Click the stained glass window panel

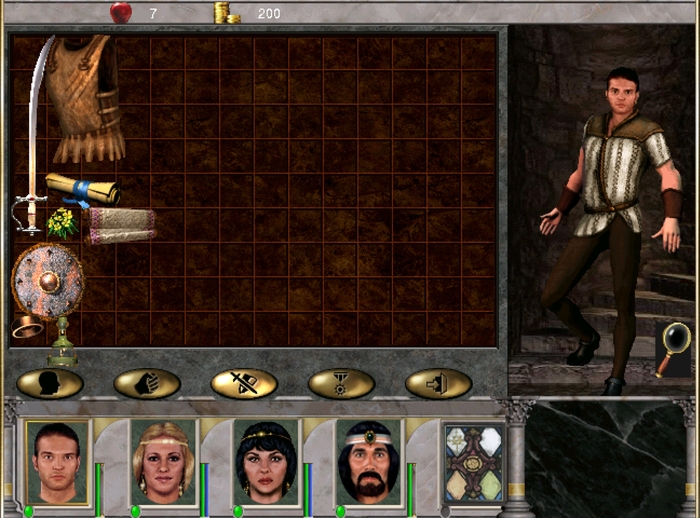click(x=473, y=462)
